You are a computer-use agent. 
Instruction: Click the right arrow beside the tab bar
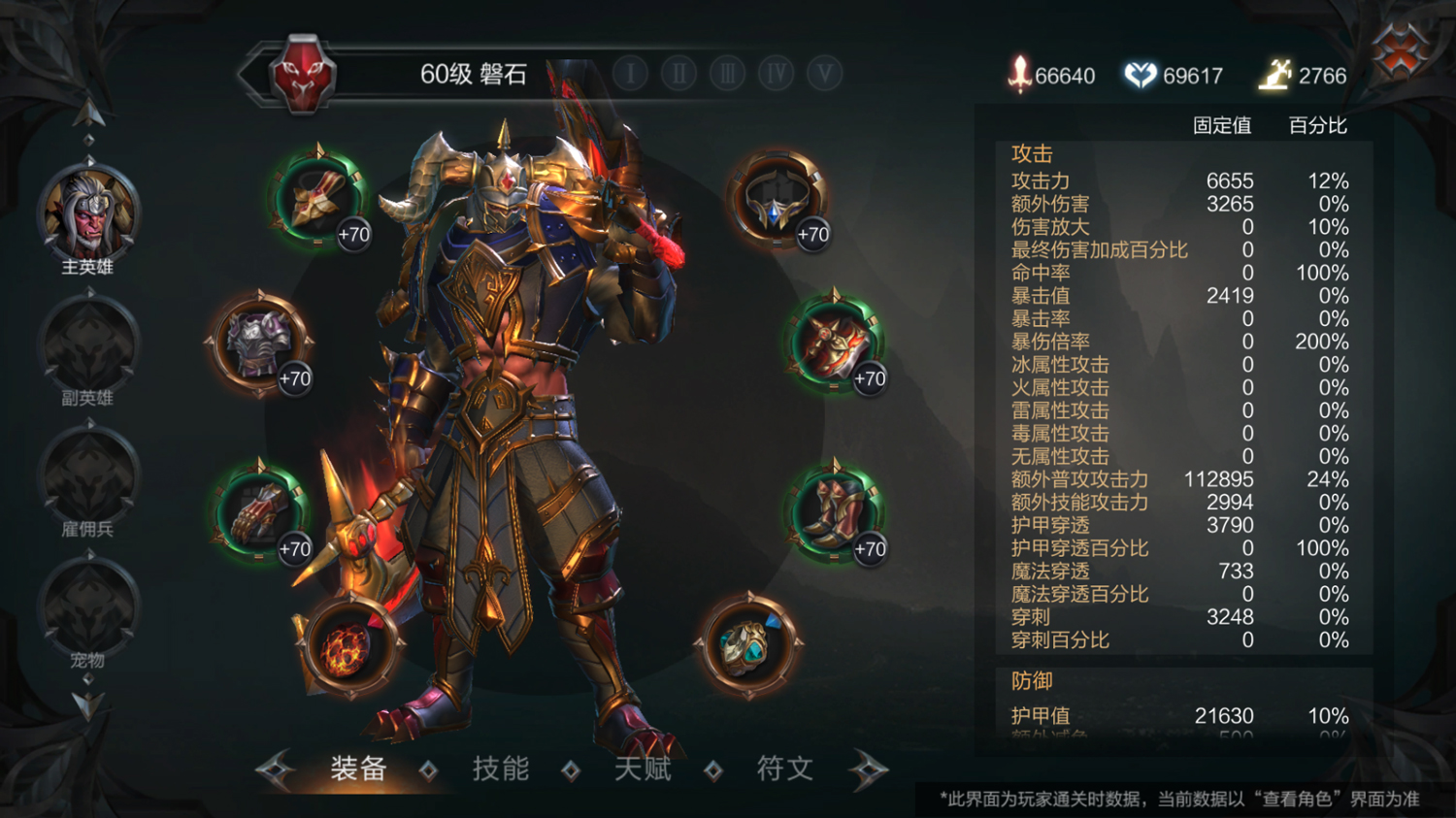pyautogui.click(x=869, y=770)
